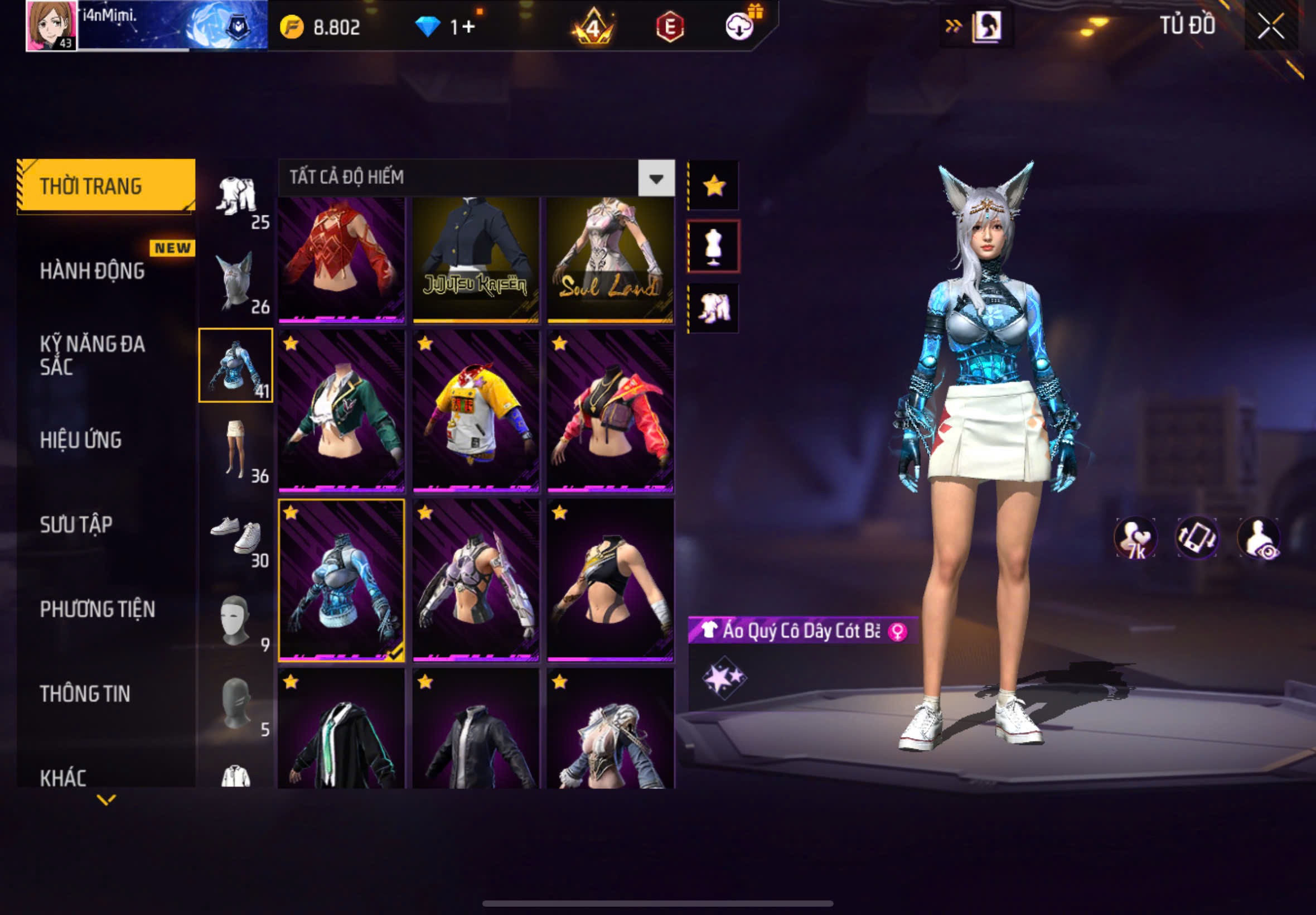Equip the Soul Land top
The image size is (1316, 915).
(x=610, y=259)
